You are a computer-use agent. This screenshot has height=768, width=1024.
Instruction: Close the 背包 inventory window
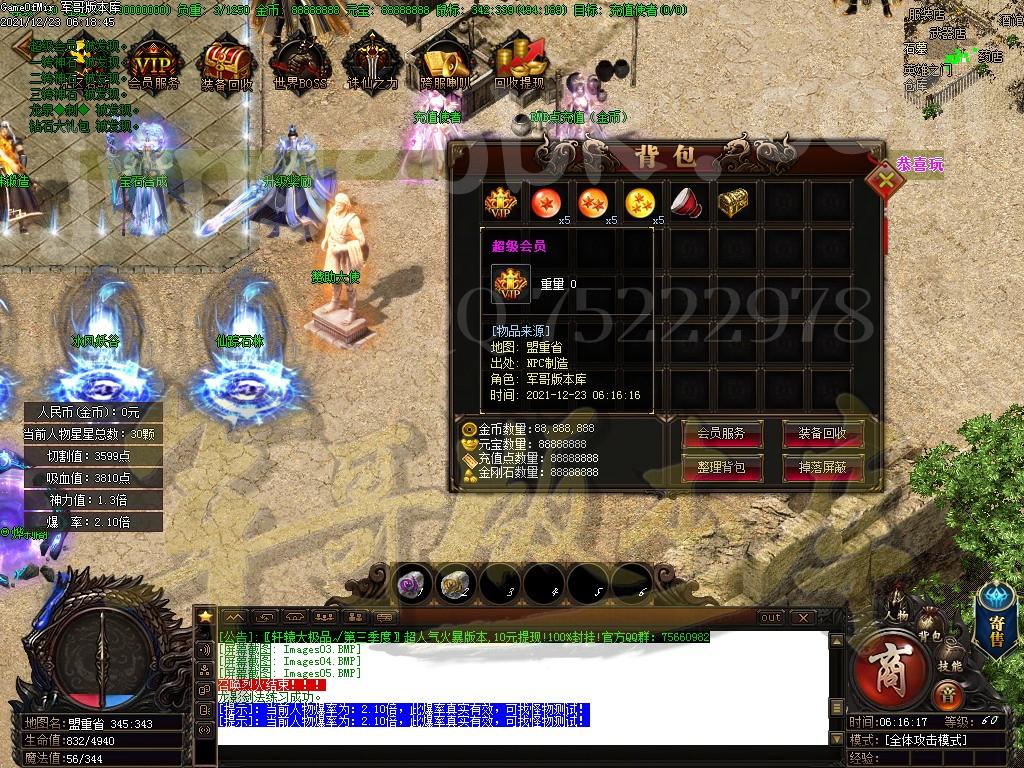click(885, 182)
